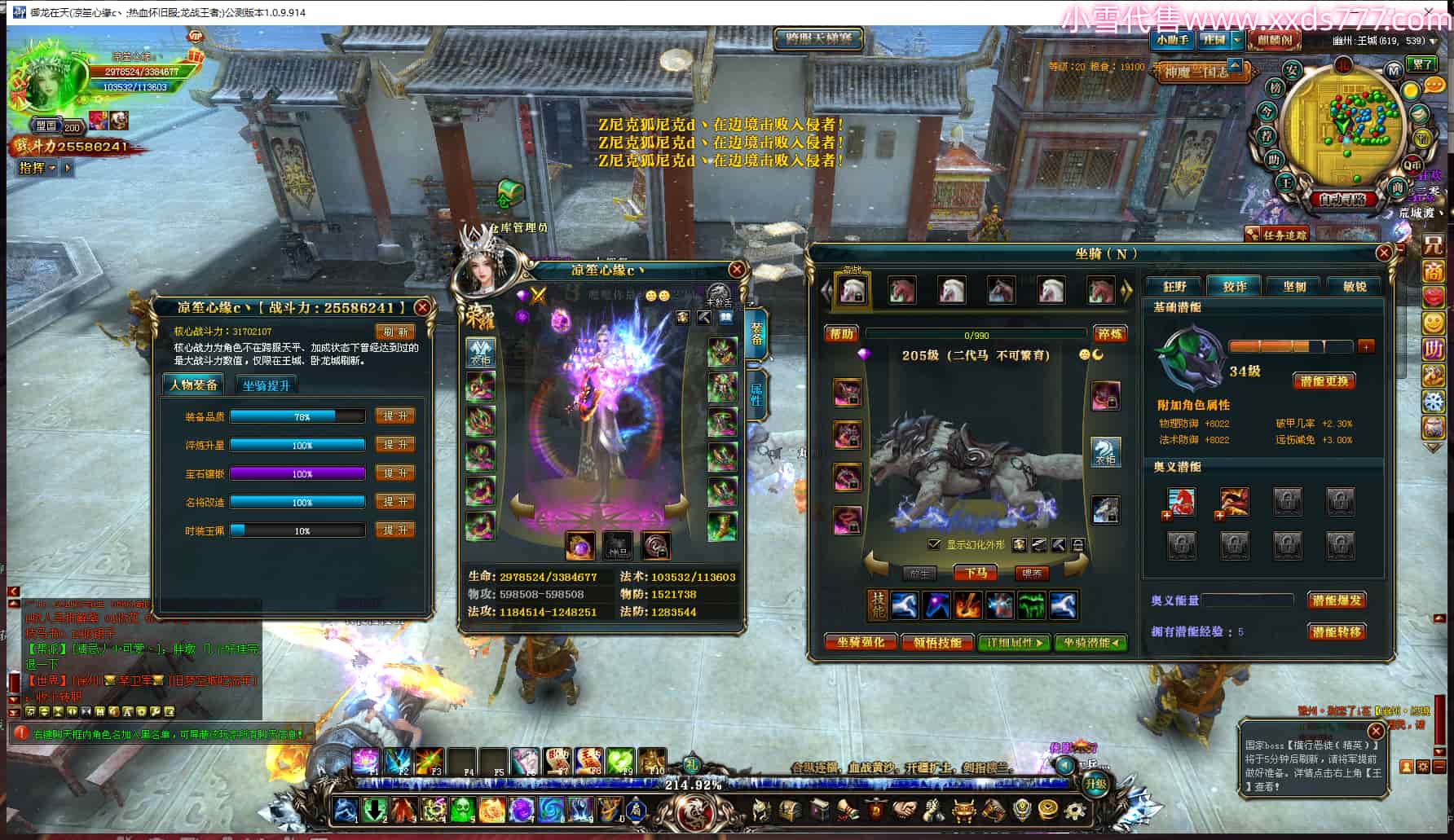The width and height of the screenshot is (1454, 840).
Task: Toggle the 显示幻化外形 checkbox
Action: point(934,544)
